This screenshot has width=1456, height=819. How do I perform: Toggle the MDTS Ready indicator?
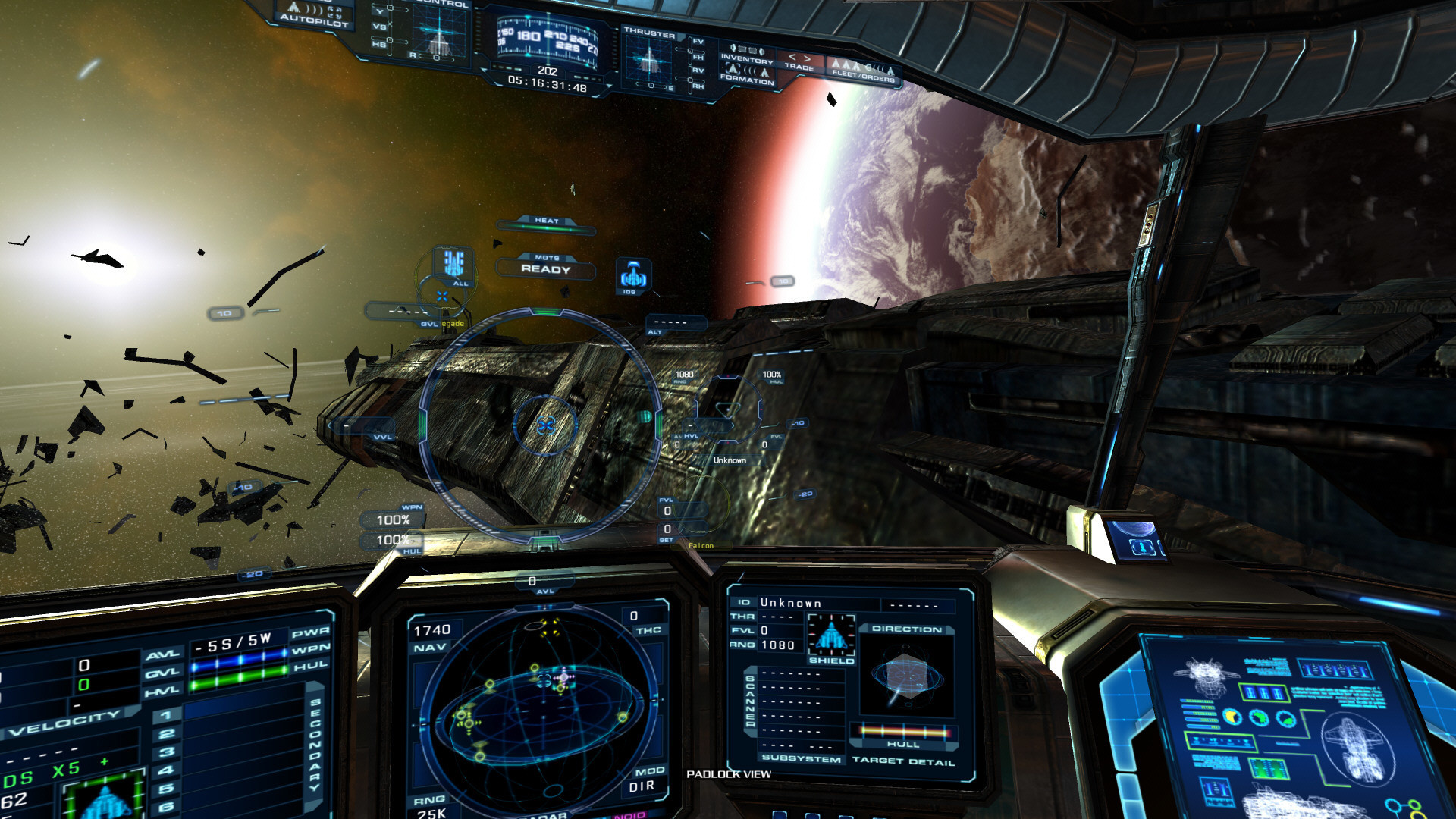pyautogui.click(x=545, y=268)
